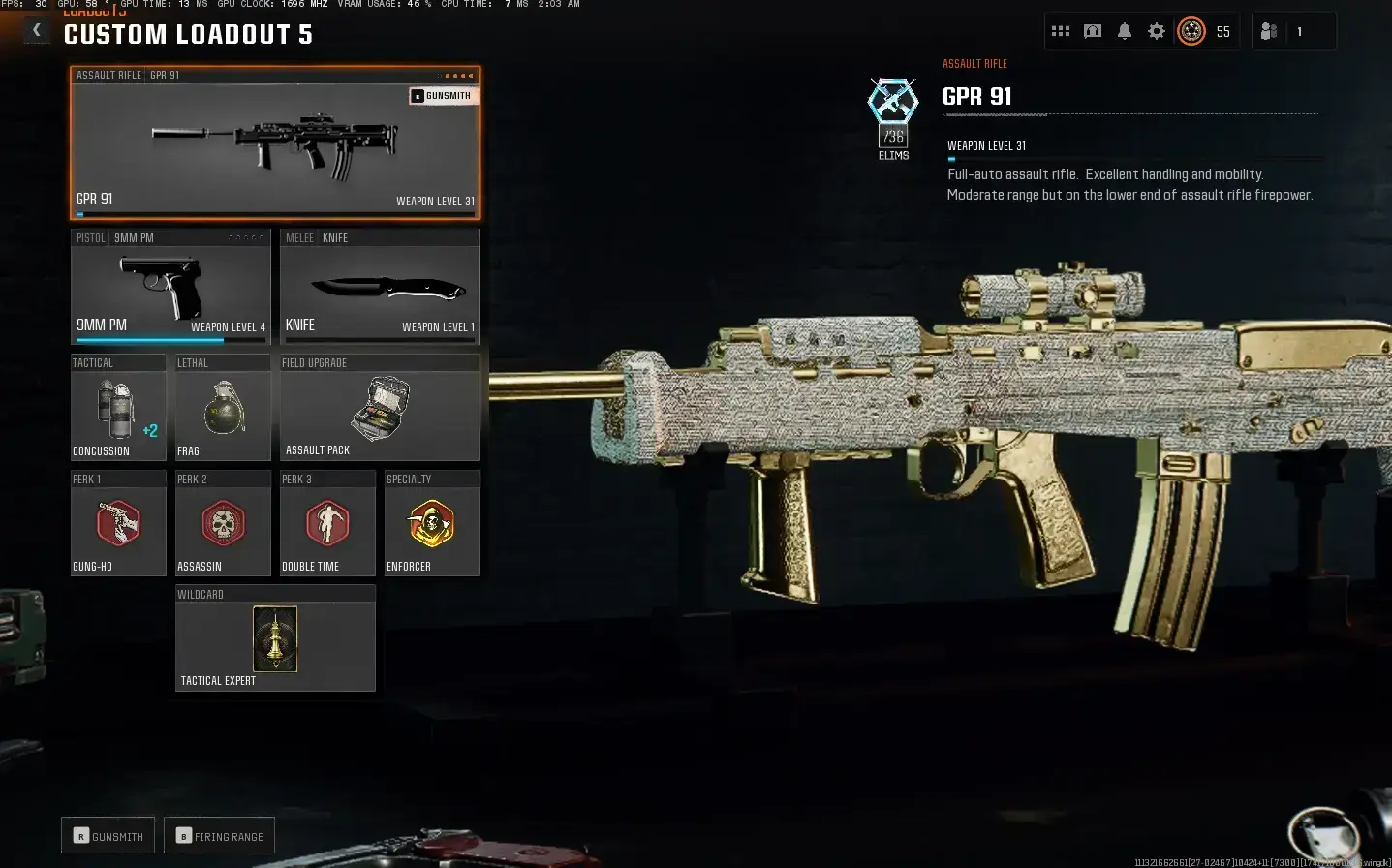
Task: Select the Double Time perk icon
Action: point(327,523)
